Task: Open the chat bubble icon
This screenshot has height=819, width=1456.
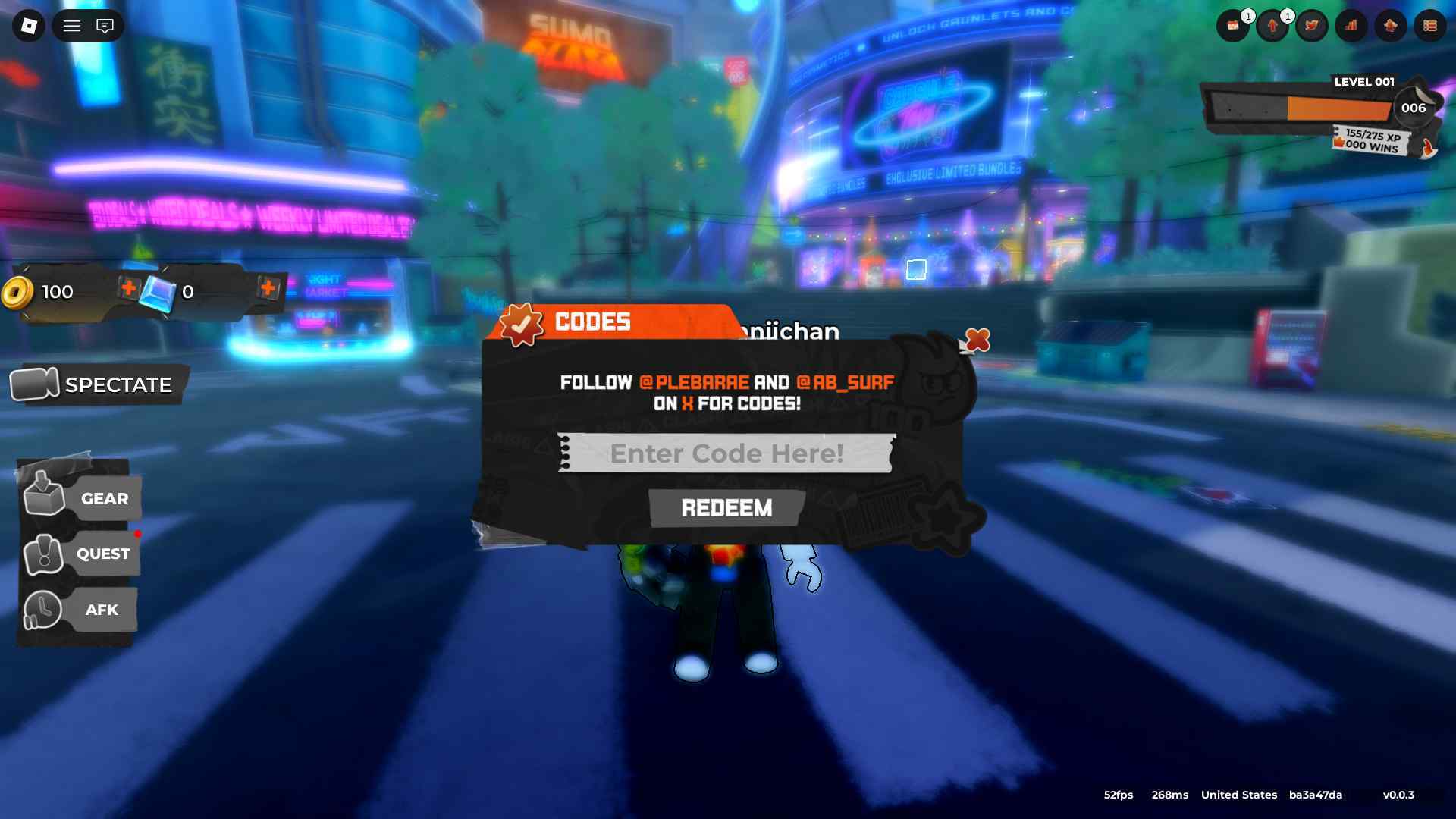Action: 106,25
